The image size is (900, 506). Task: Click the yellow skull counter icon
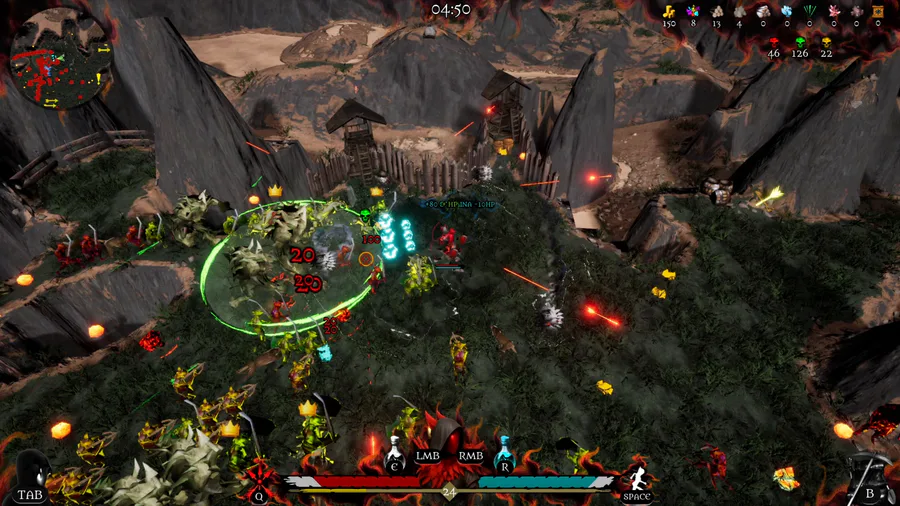click(x=826, y=42)
